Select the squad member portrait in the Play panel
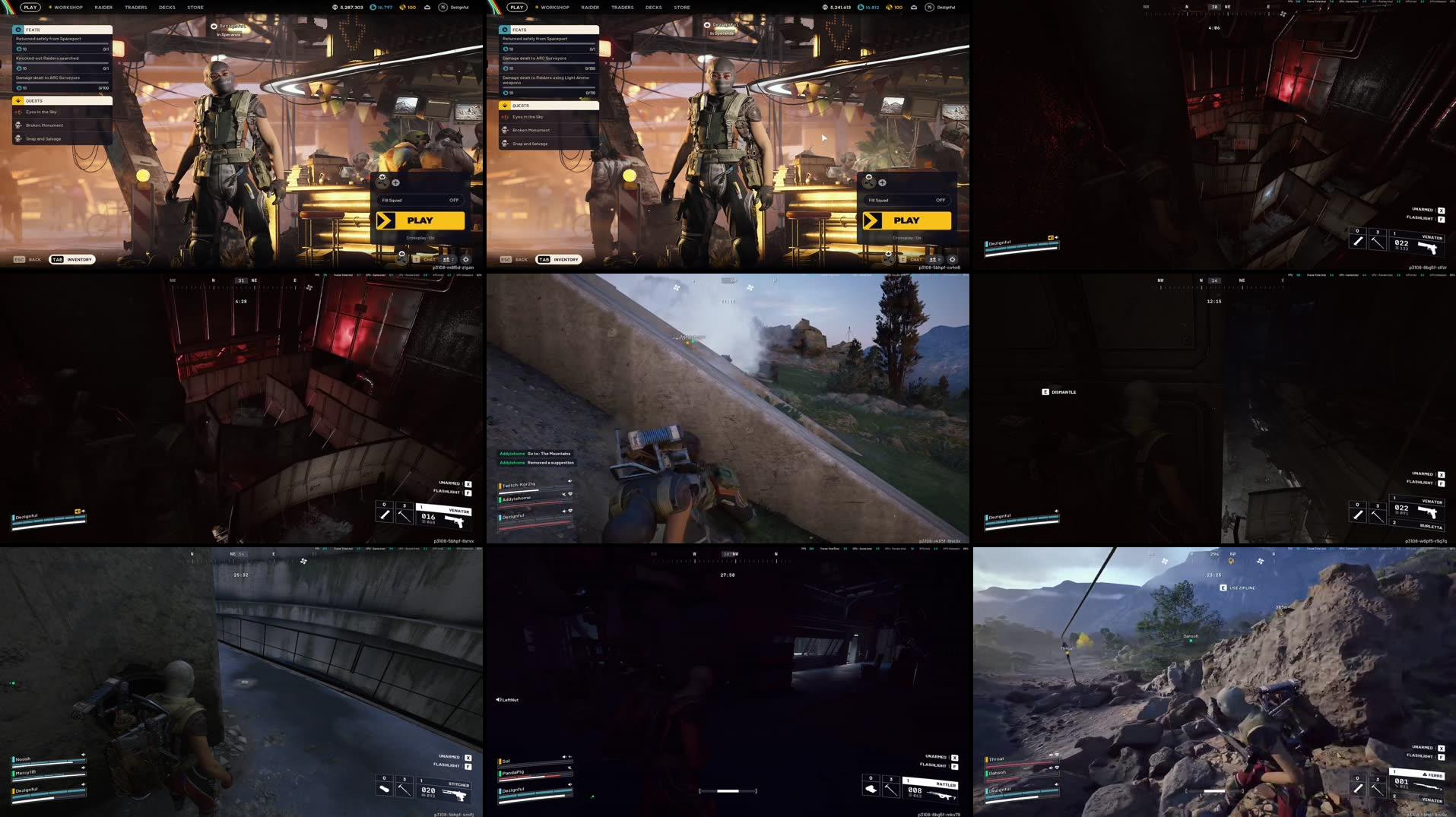The width and height of the screenshot is (1456, 817). (x=382, y=183)
